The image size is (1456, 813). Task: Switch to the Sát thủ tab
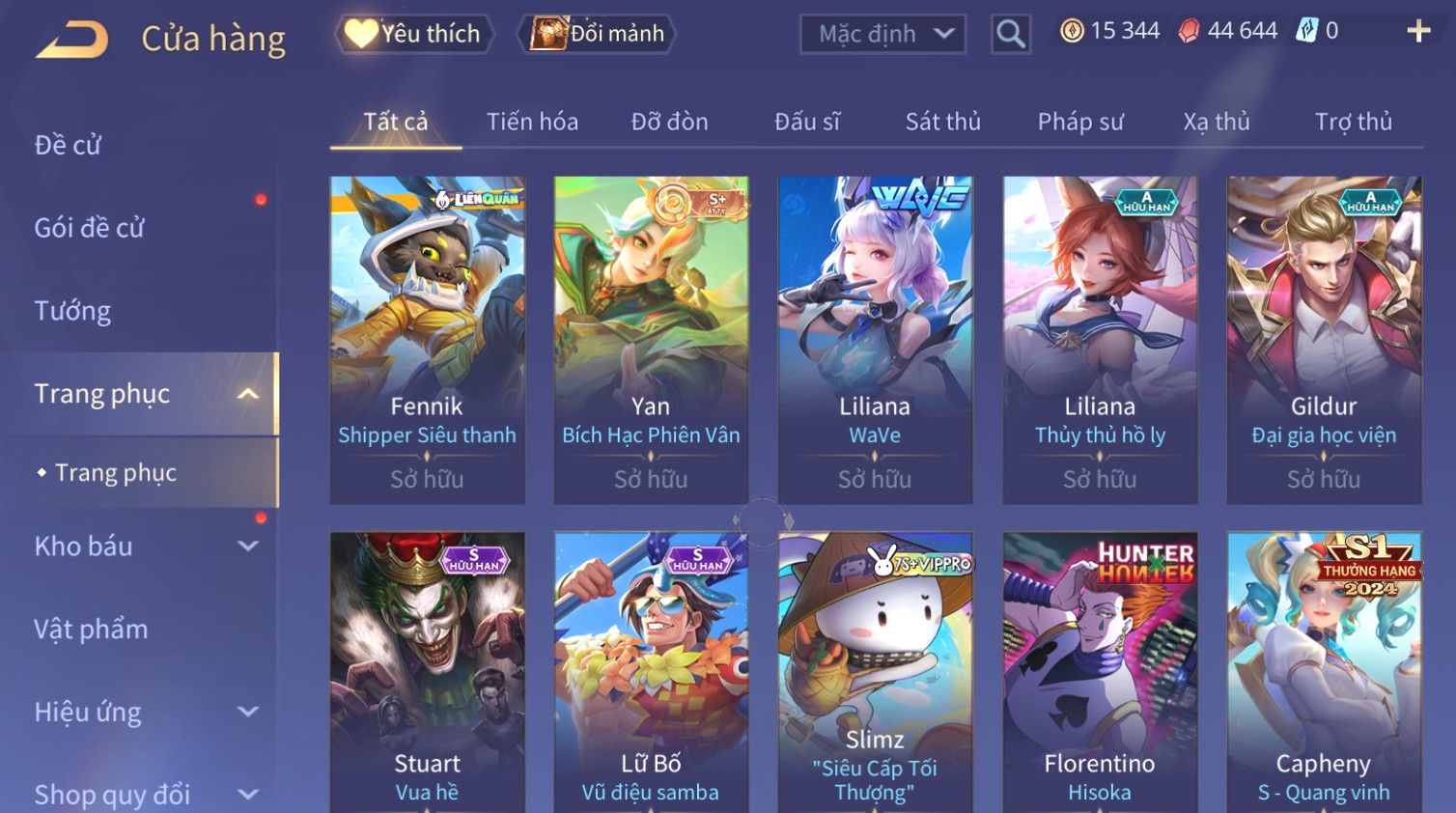point(942,122)
